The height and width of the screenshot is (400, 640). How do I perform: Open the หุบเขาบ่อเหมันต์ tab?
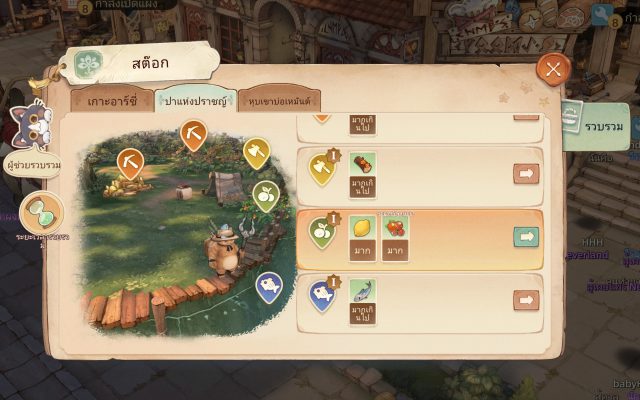[278, 101]
